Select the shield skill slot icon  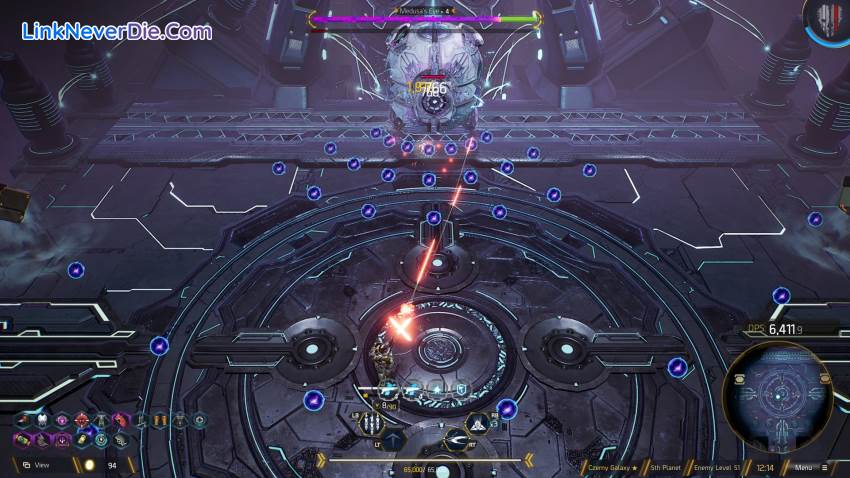click(x=461, y=389)
